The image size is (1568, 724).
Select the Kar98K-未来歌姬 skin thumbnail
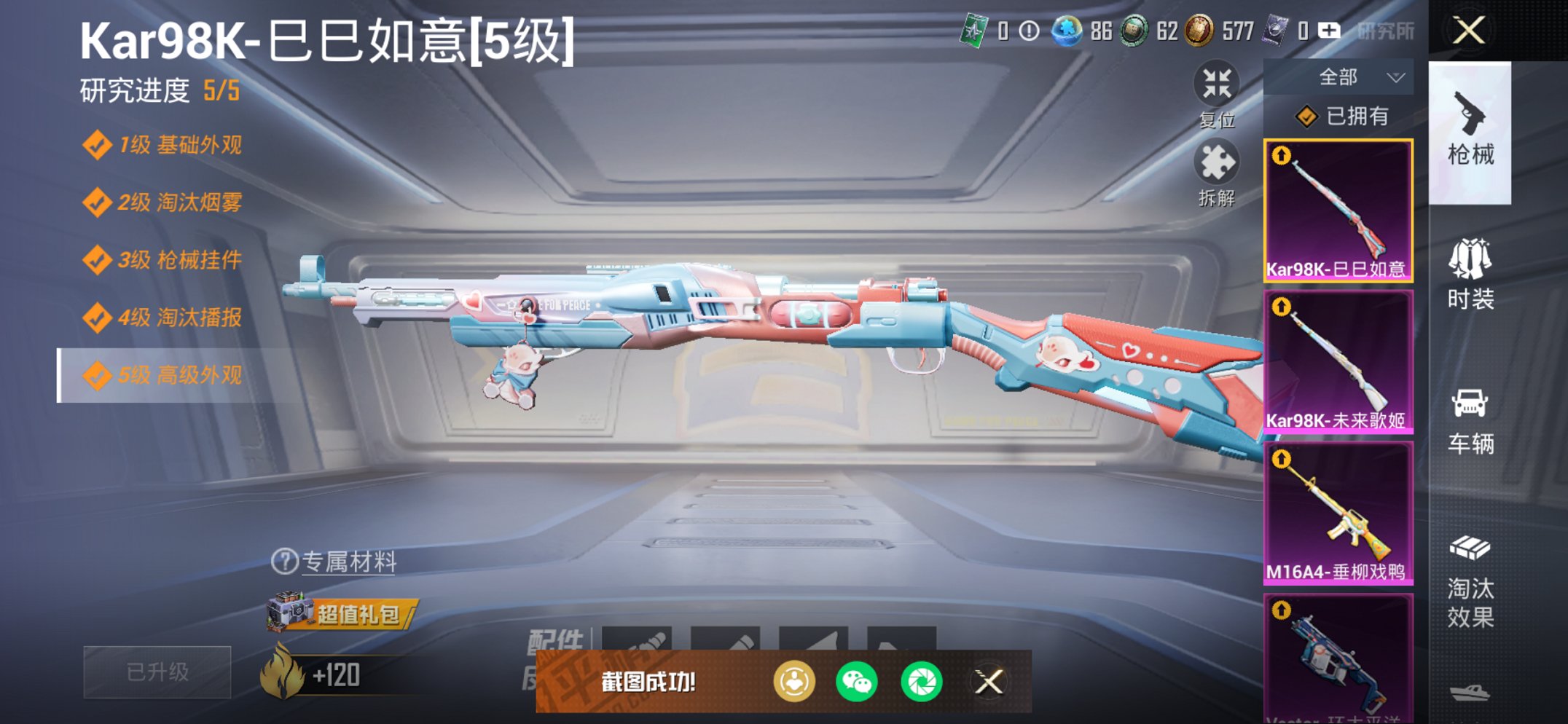1339,355
